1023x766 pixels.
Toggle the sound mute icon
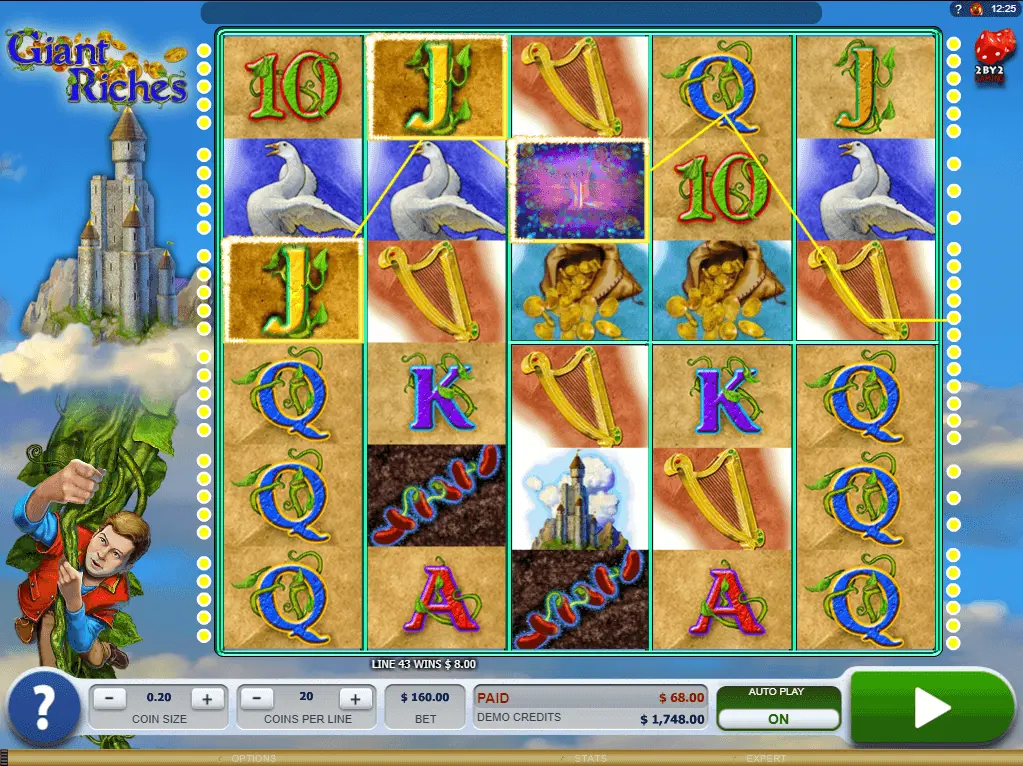point(977,9)
